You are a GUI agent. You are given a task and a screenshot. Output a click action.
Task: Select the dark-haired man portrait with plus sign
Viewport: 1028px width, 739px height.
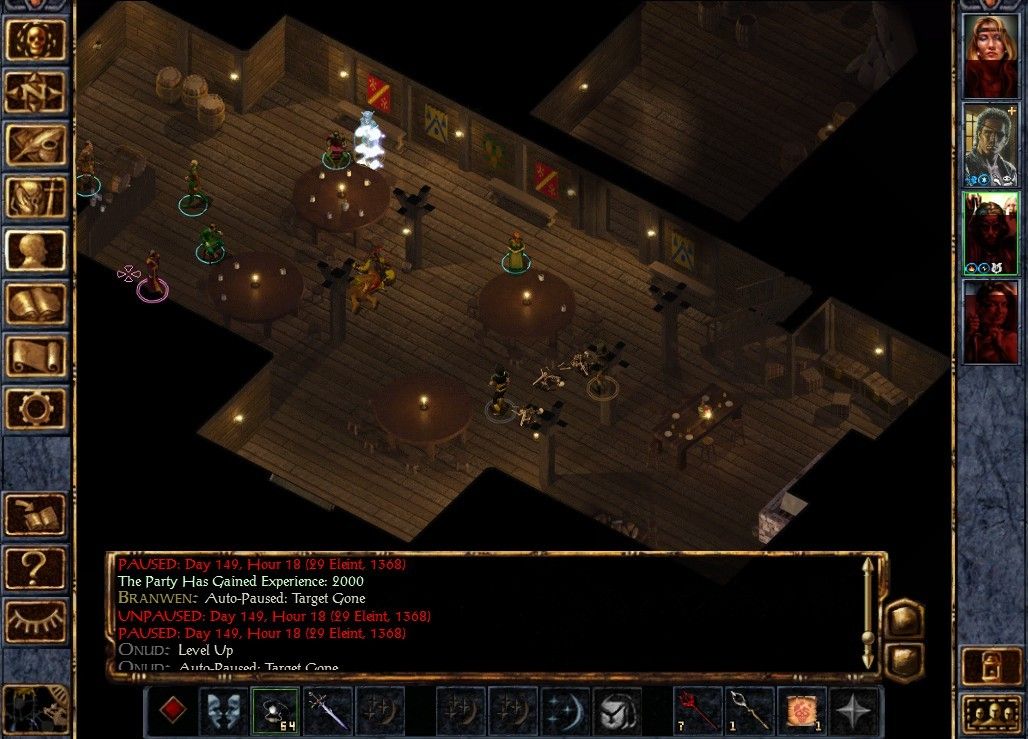[x=990, y=144]
